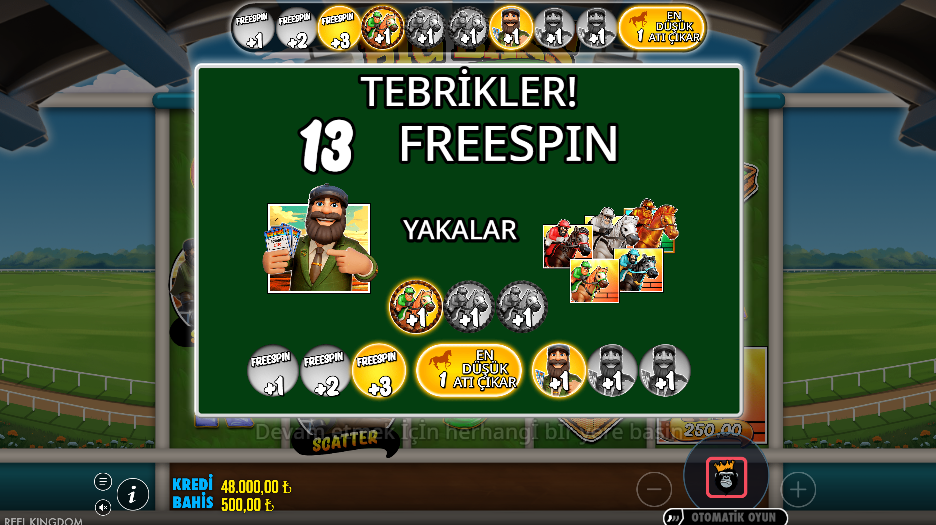Open the hamburger menu icon
936x525 pixels.
pyautogui.click(x=103, y=481)
